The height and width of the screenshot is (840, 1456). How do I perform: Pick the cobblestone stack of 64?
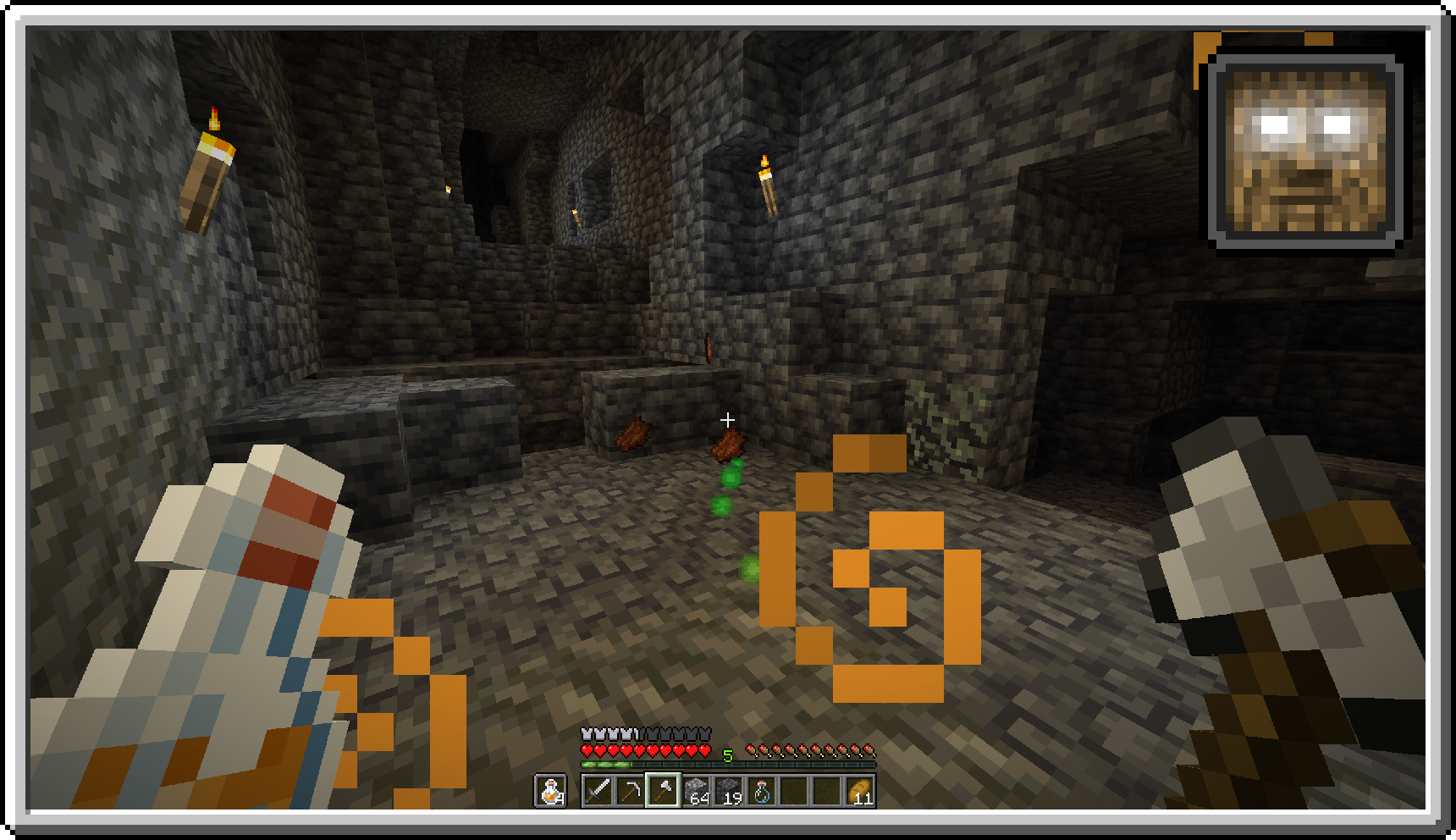pyautogui.click(x=696, y=791)
